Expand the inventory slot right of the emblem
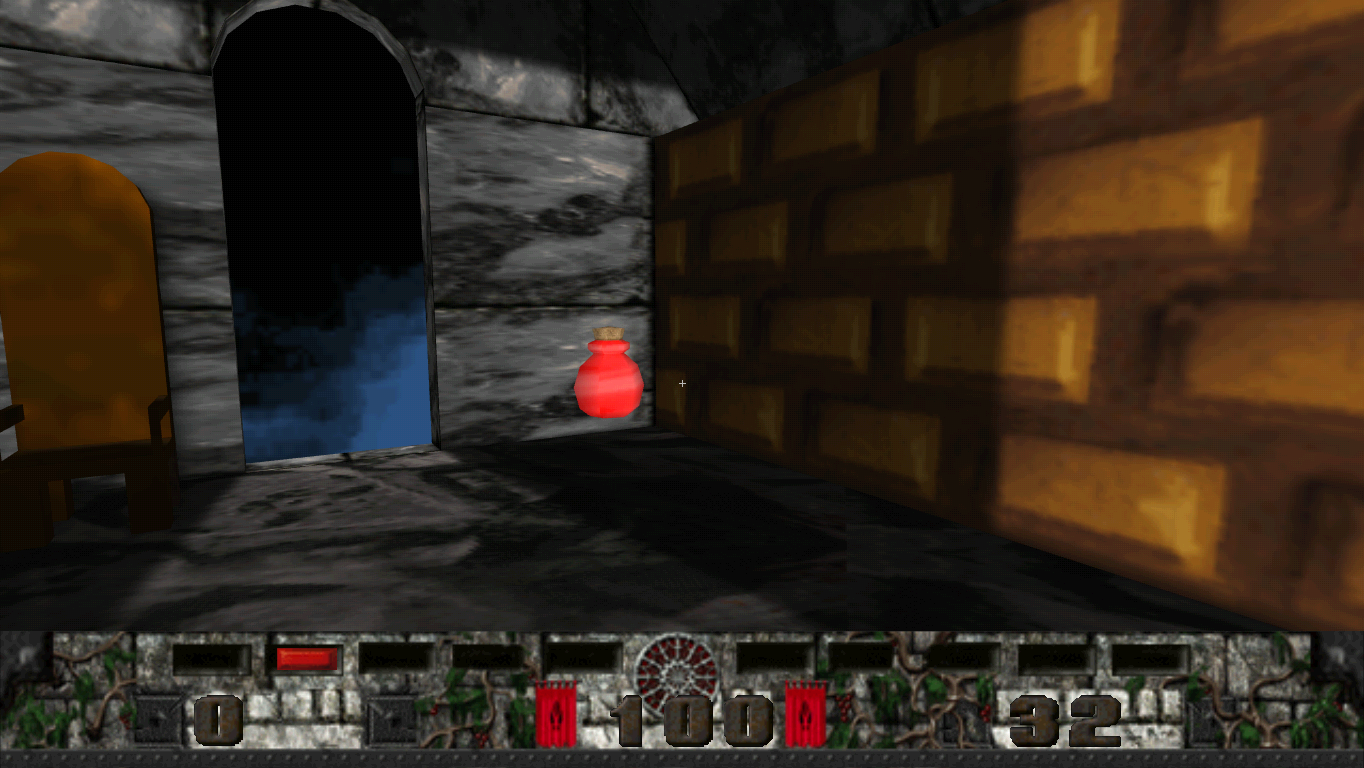This screenshot has width=1364, height=768. point(775,658)
